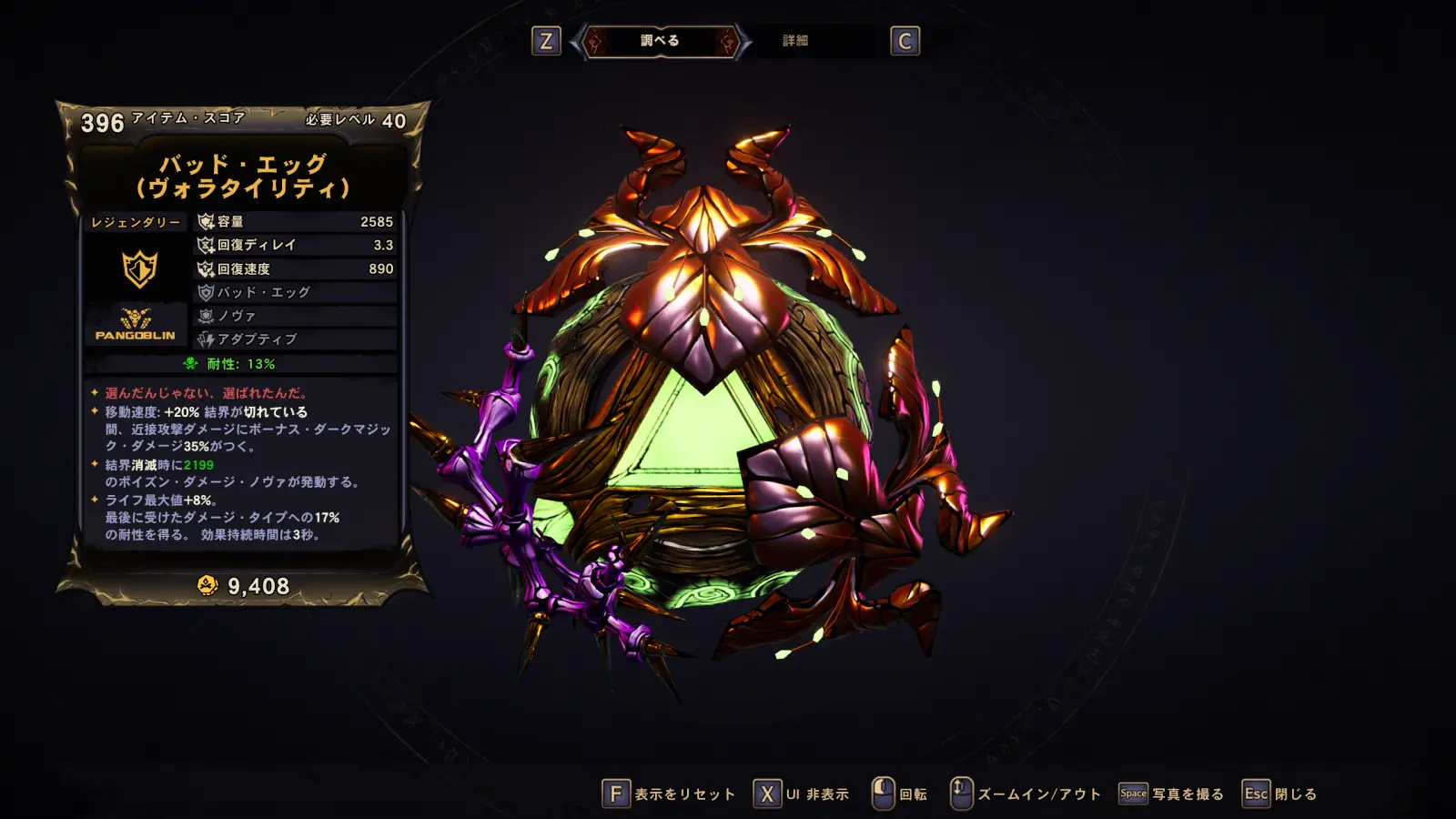
Task: Close the inspect screen via 閉じる
Action: tap(1280, 794)
